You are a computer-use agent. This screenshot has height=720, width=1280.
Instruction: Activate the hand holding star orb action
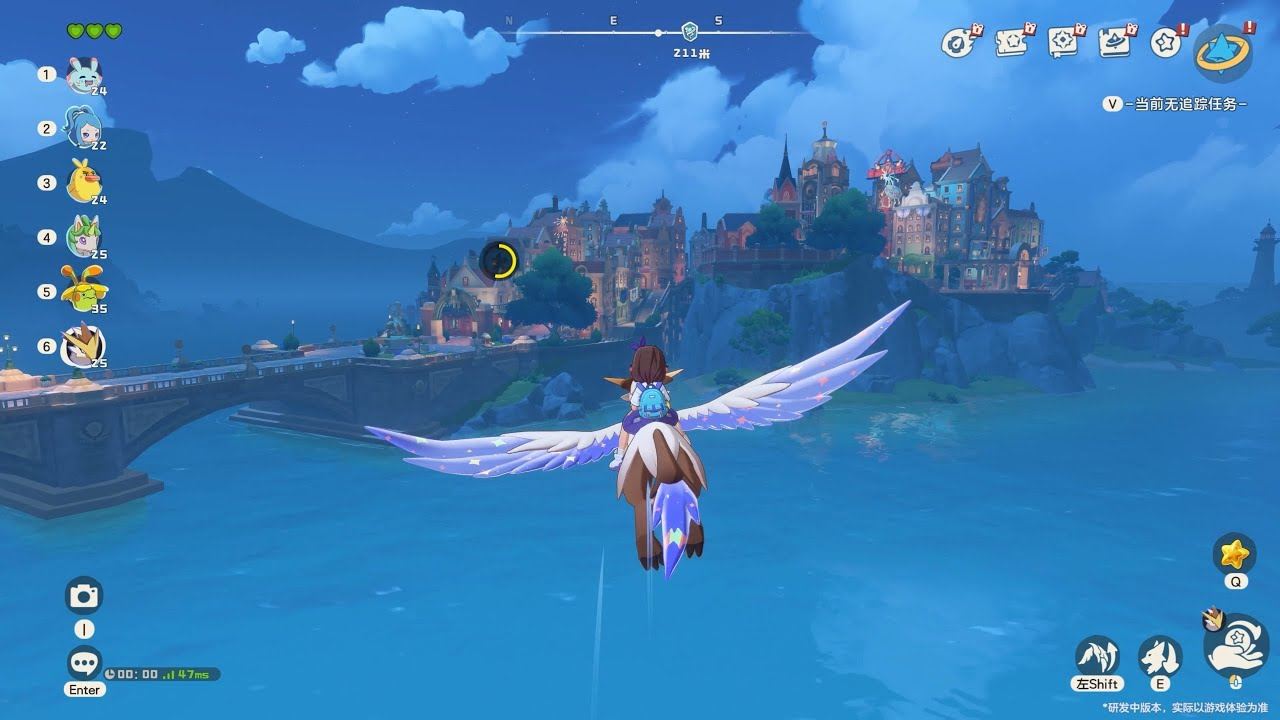pyautogui.click(x=1236, y=646)
